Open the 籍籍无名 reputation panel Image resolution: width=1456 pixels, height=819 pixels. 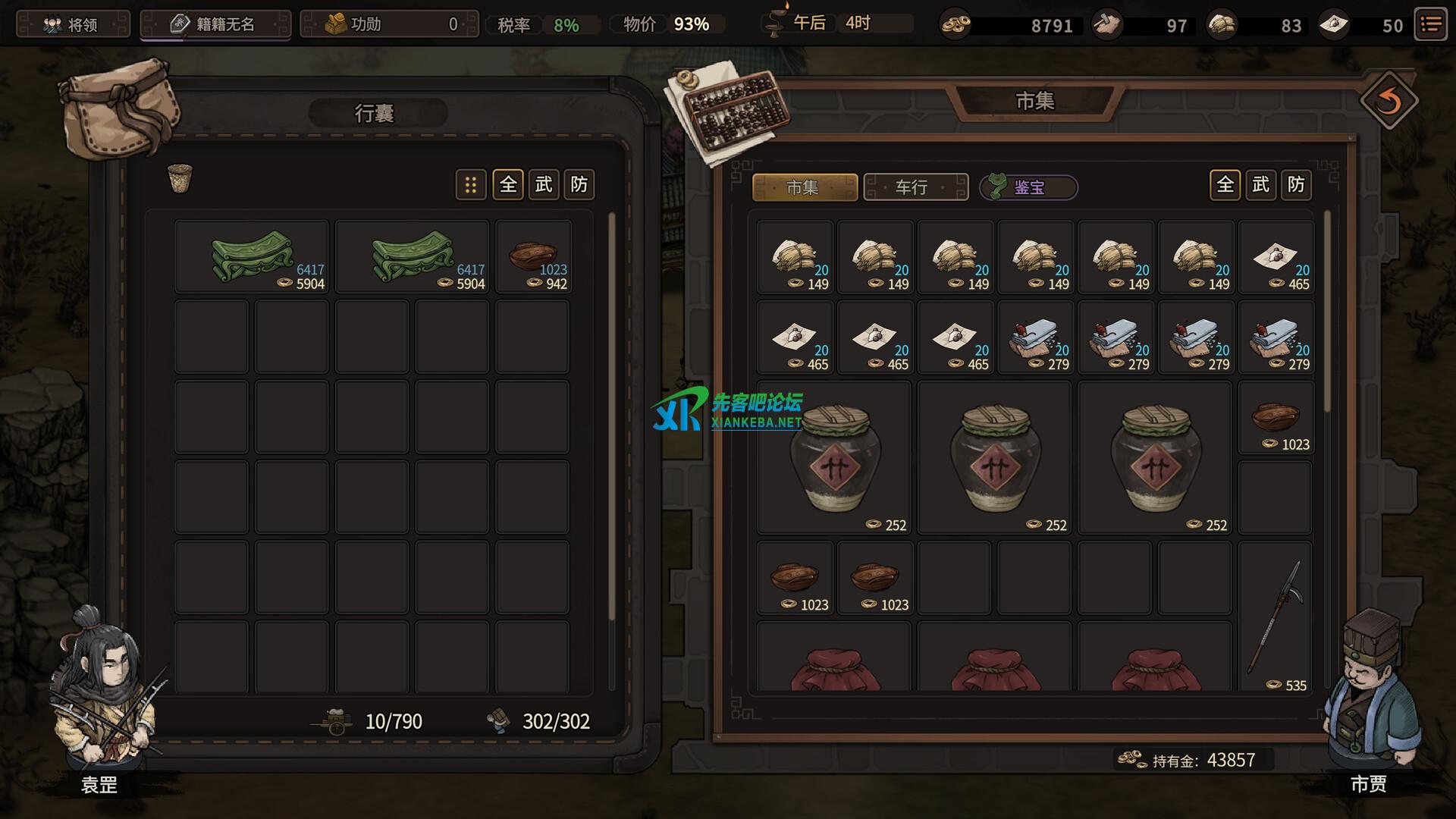pos(215,24)
